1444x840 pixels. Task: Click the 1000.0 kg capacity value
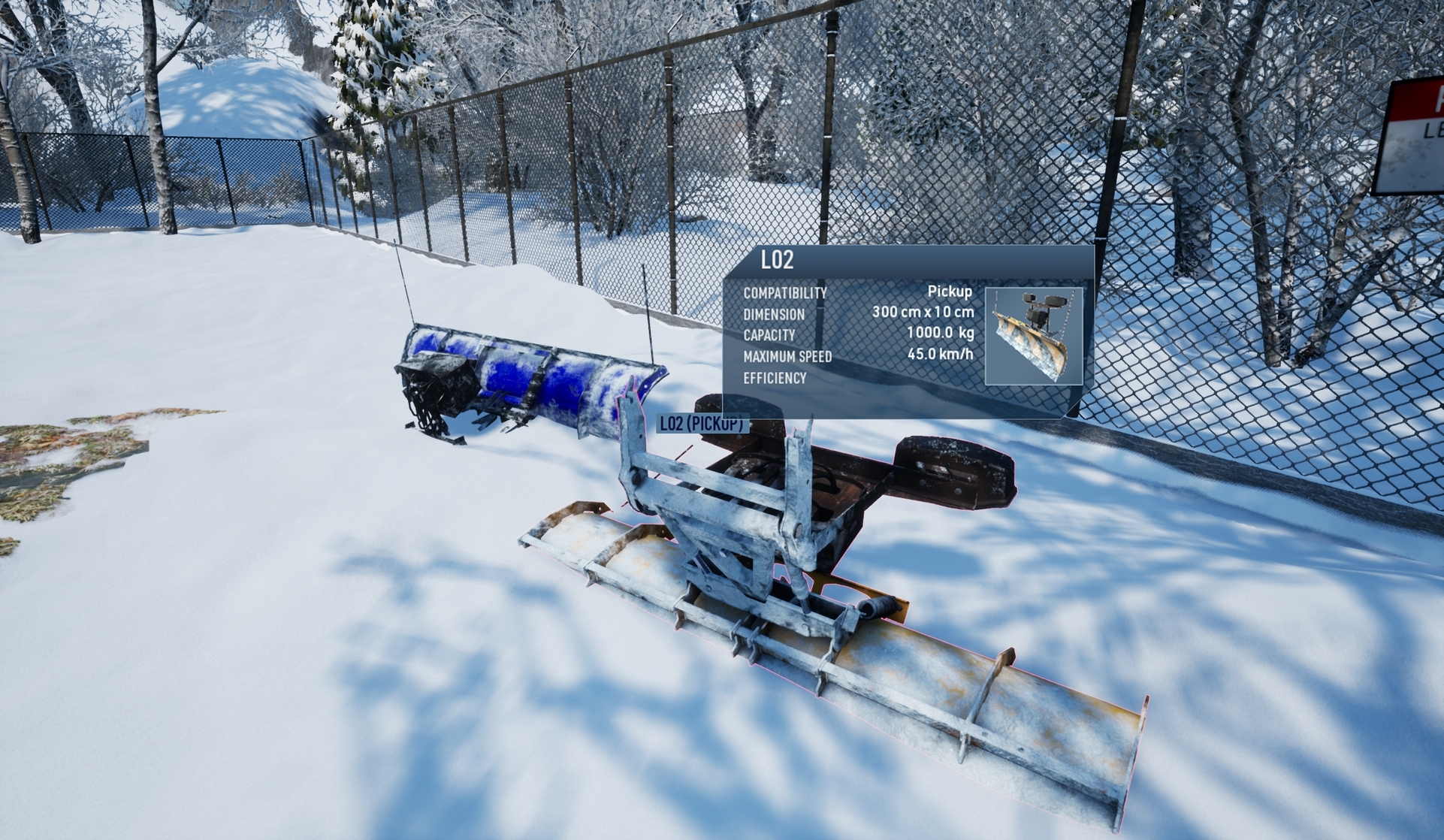pos(940,336)
